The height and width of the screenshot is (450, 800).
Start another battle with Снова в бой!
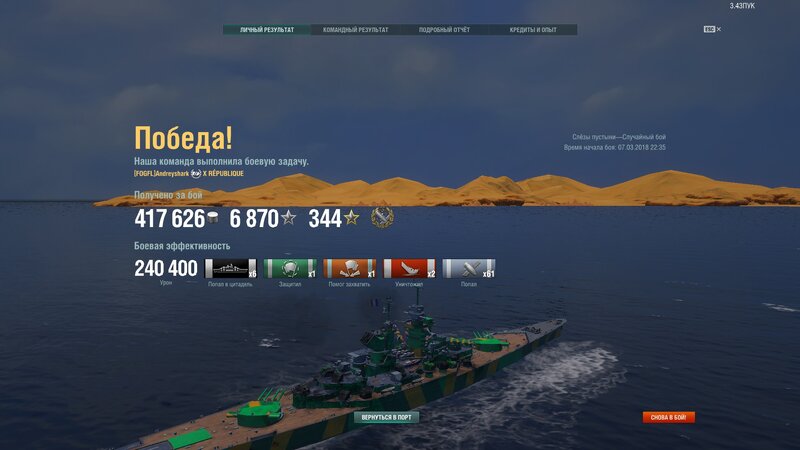[668, 417]
